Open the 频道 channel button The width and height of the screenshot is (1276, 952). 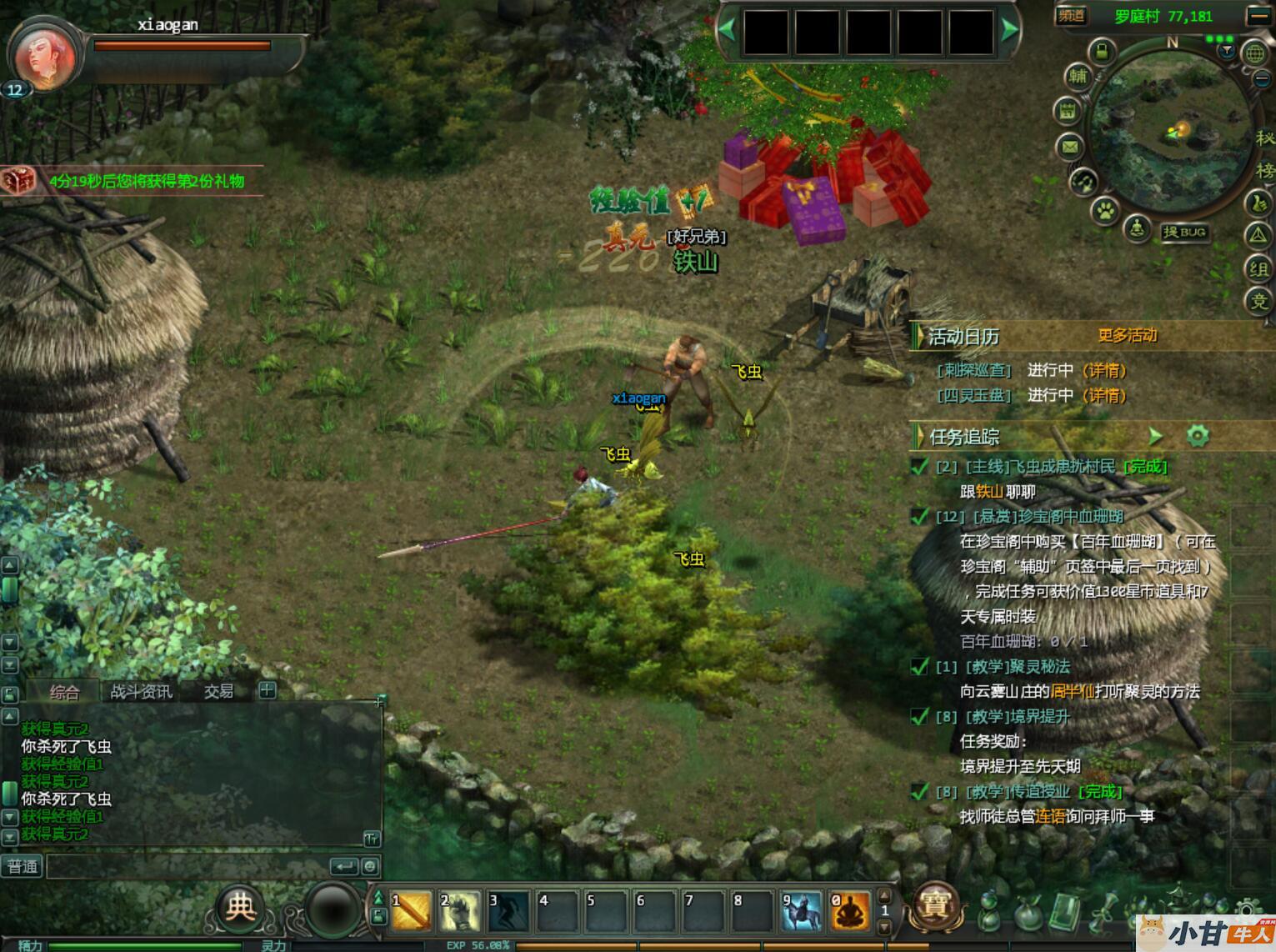pos(1072,16)
